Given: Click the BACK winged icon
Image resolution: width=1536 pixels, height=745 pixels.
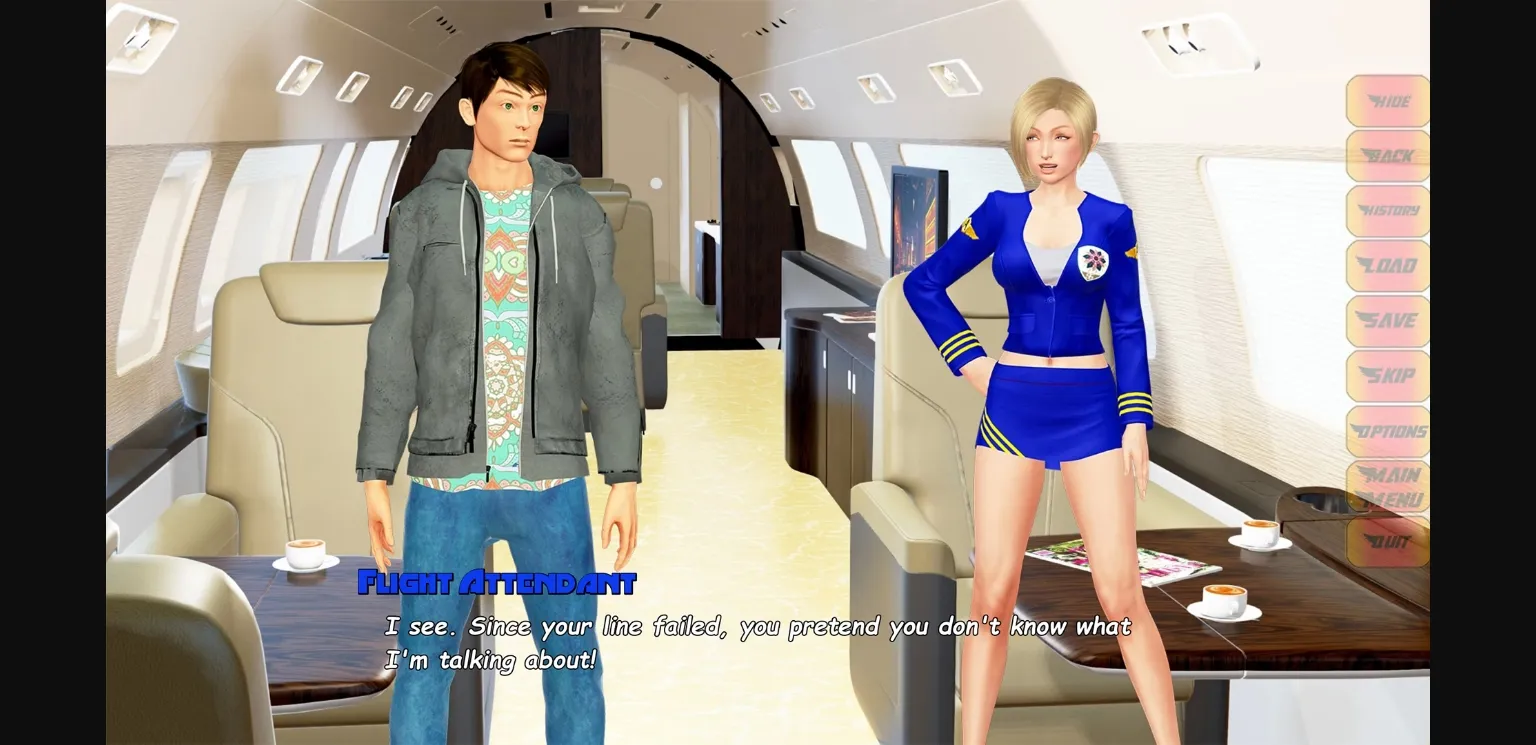Looking at the screenshot, I should pyautogui.click(x=1388, y=157).
